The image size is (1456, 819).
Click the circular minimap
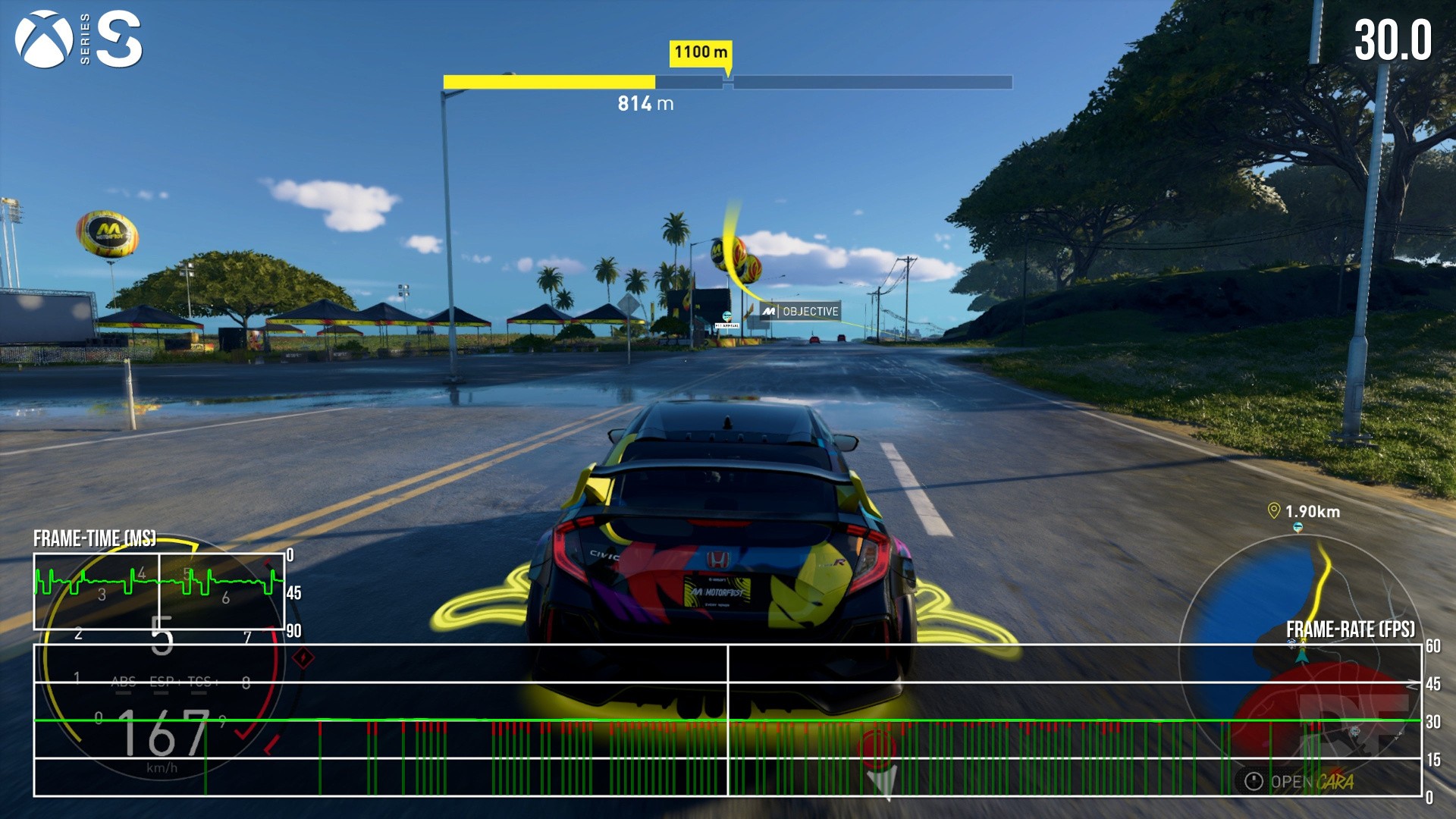1300,656
